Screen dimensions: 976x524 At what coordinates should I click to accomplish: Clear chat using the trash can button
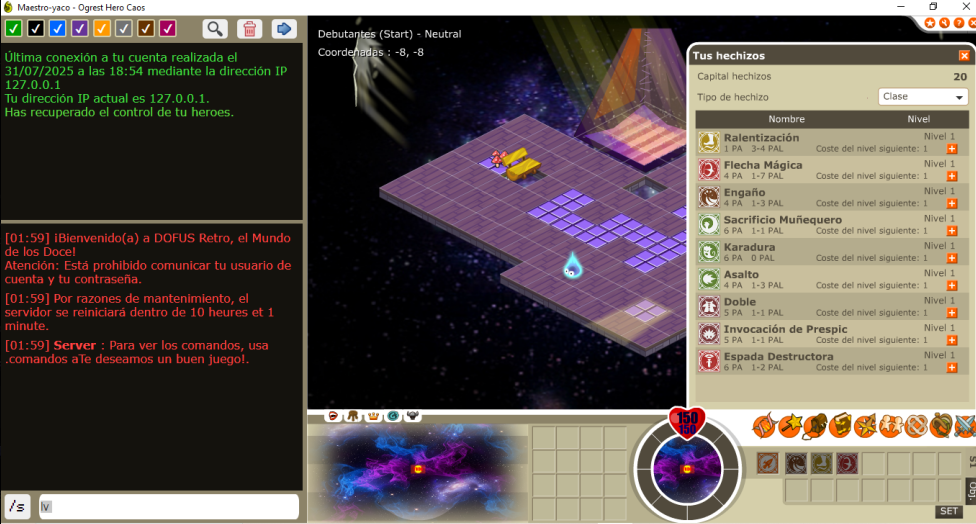pos(250,29)
